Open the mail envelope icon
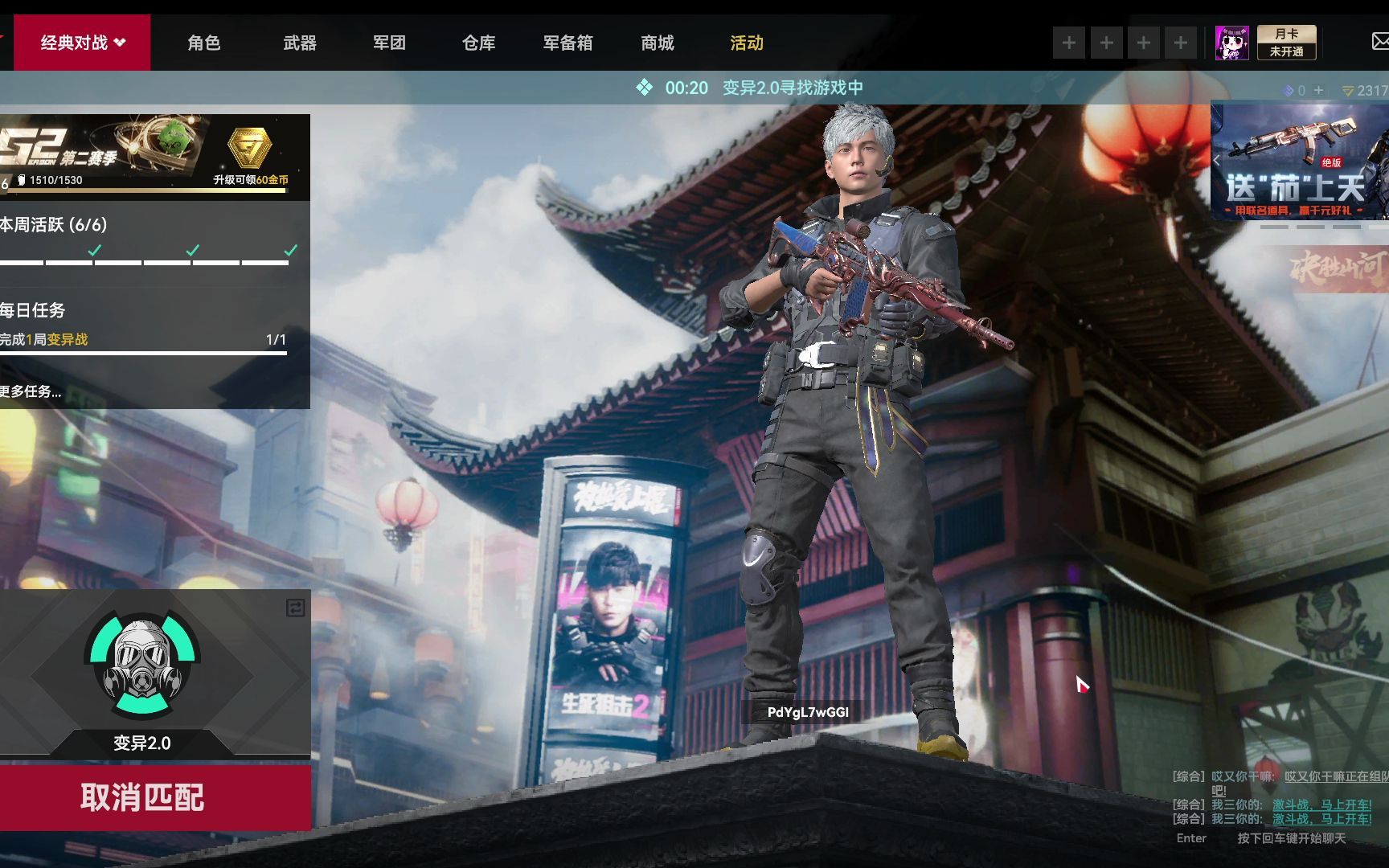Image resolution: width=1389 pixels, height=868 pixels. click(x=1379, y=41)
